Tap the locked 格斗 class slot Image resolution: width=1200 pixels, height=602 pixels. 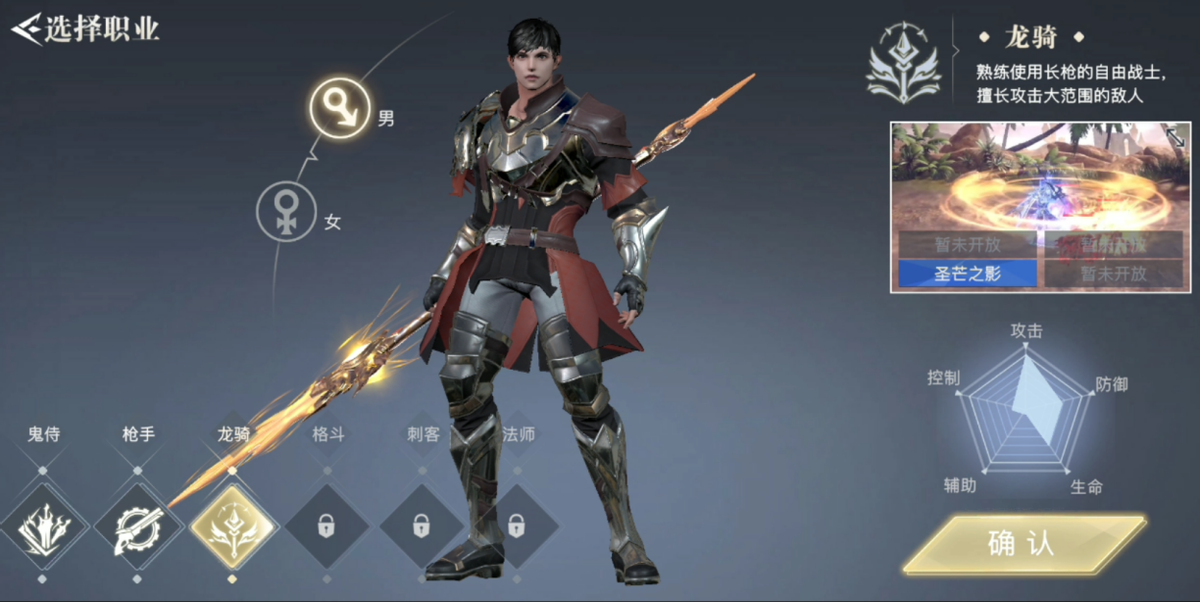tap(327, 526)
